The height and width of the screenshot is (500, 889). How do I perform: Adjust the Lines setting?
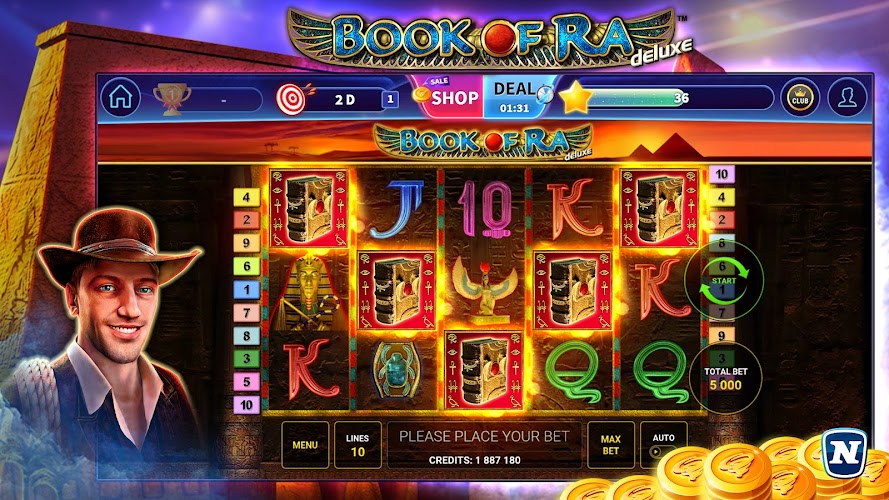(357, 445)
